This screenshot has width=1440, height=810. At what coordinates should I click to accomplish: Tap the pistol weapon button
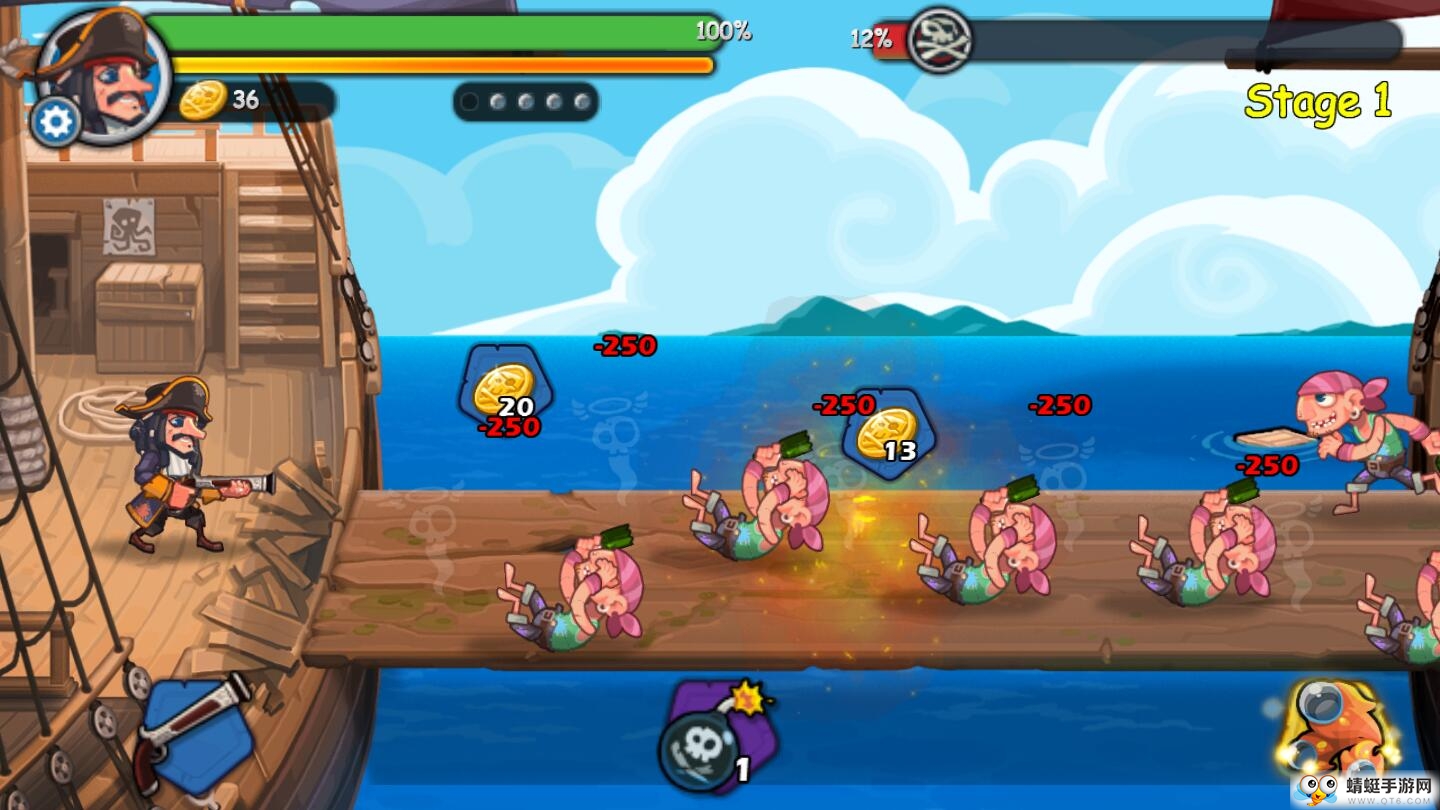[195, 735]
